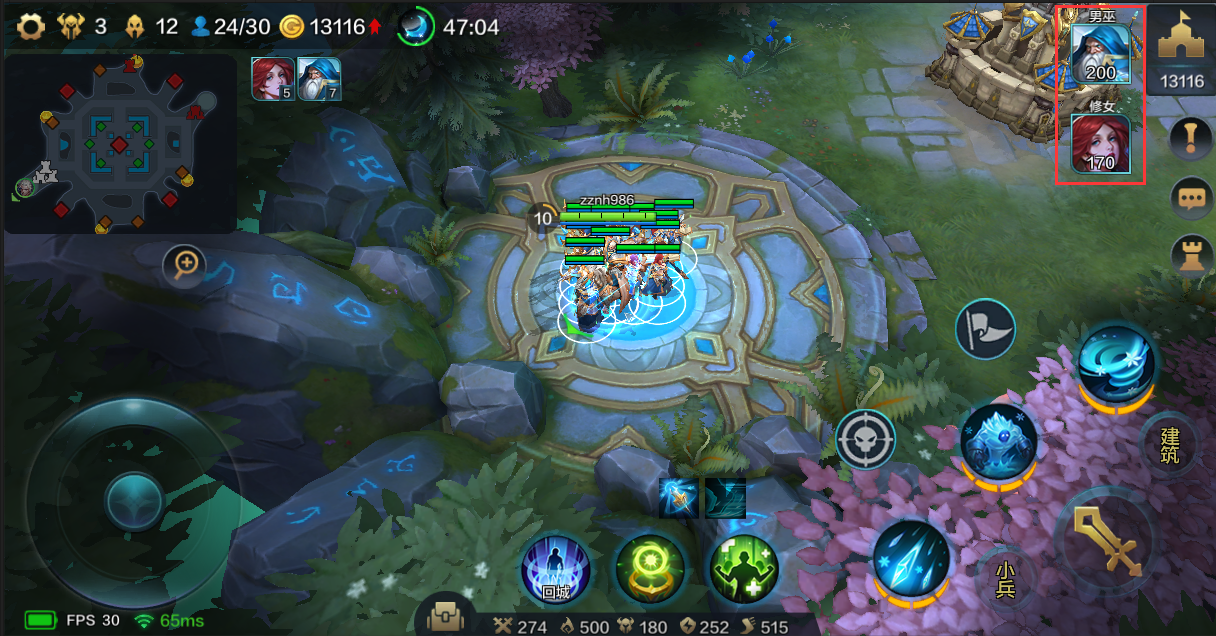Activate the green heal plus ability
The image size is (1216, 636).
point(744,568)
